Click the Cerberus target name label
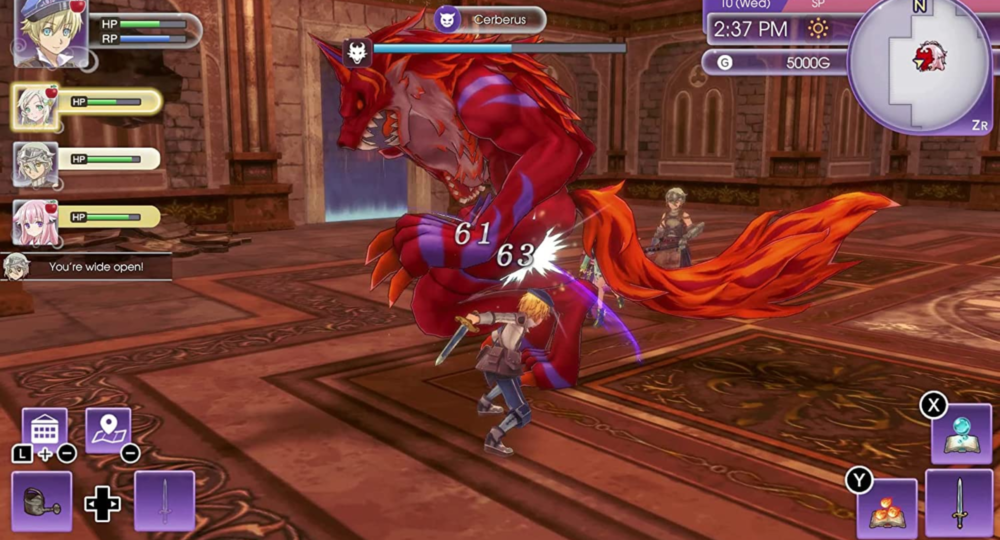 (490, 19)
